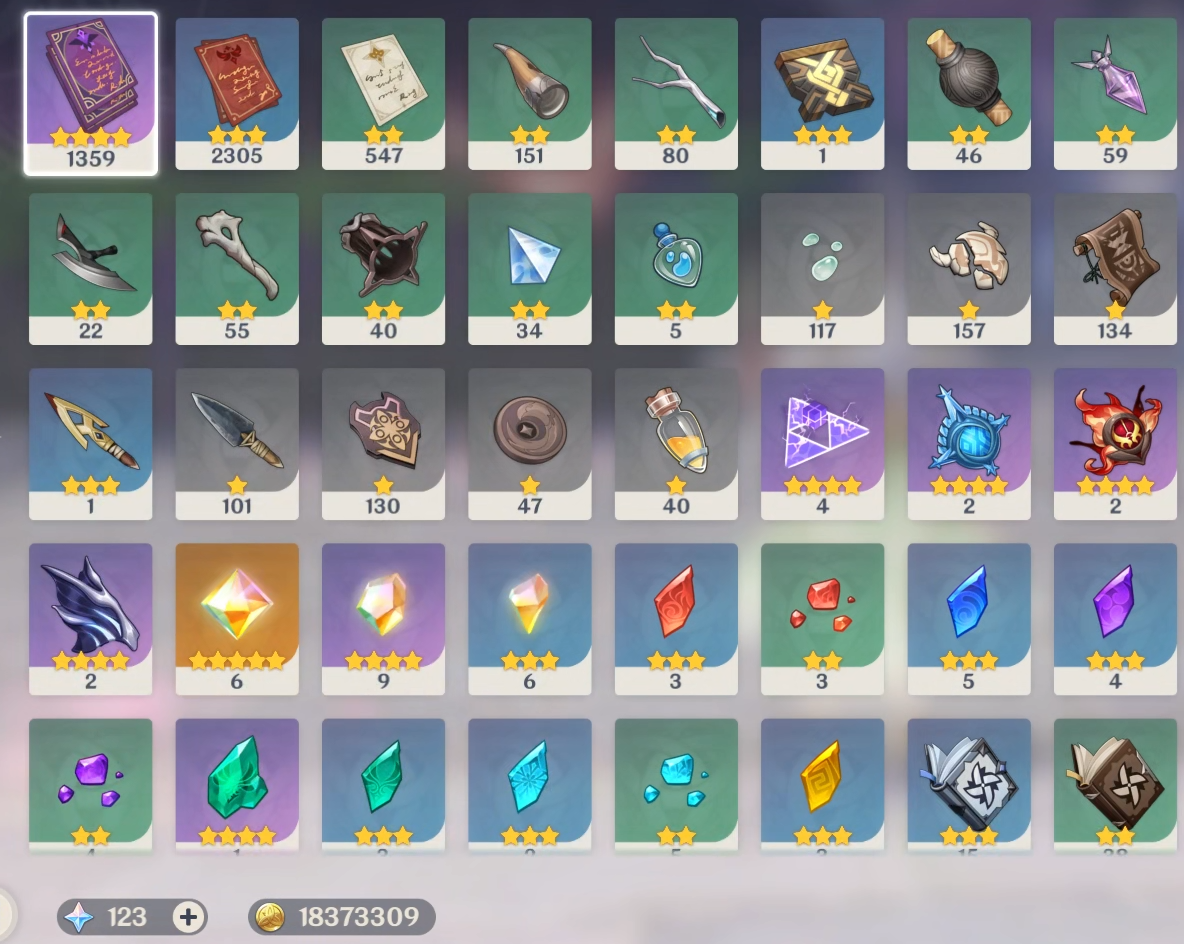The image size is (1184, 944).
Task: Select the dark dragon claw item
Action: pos(90,617)
